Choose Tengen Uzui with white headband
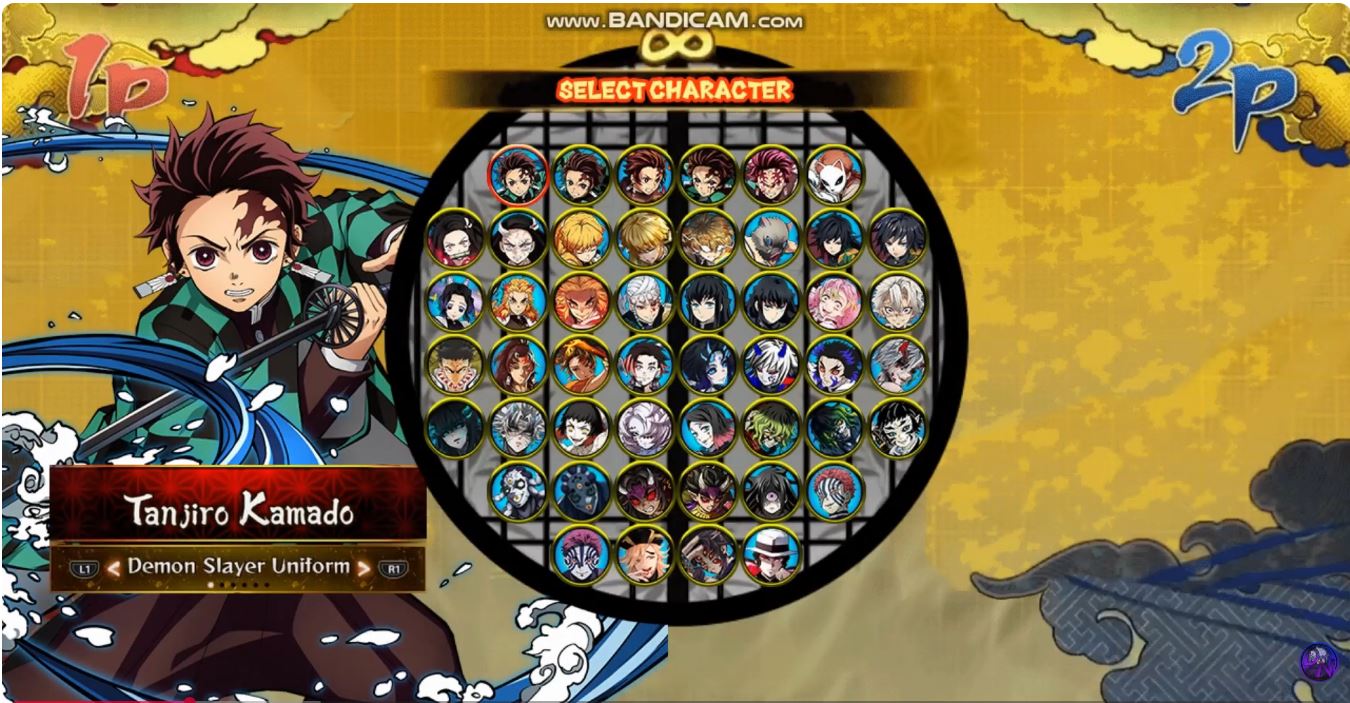Screen dimensions: 1350x703 point(644,301)
